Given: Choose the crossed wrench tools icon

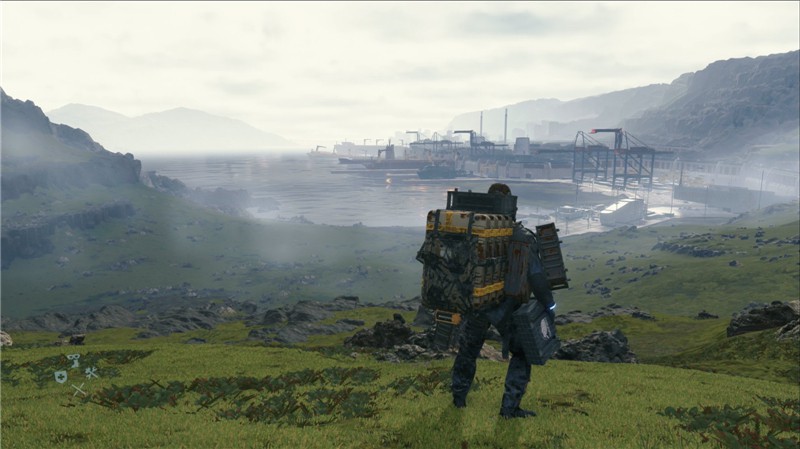Looking at the screenshot, I should [91, 373].
